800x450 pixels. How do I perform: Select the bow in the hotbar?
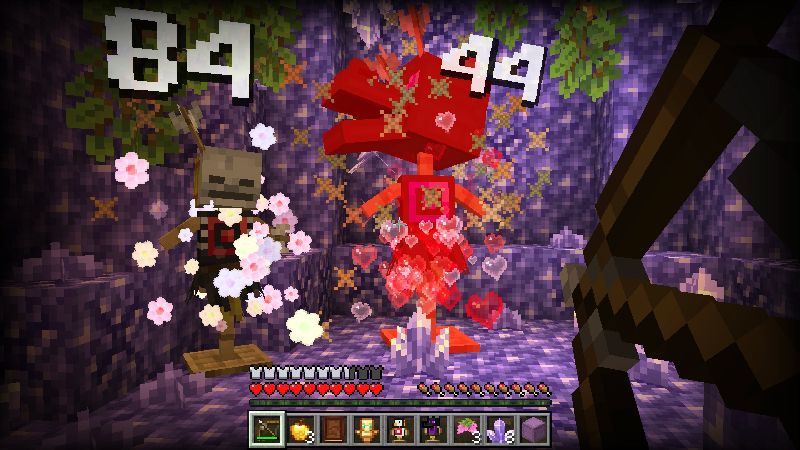coord(266,428)
